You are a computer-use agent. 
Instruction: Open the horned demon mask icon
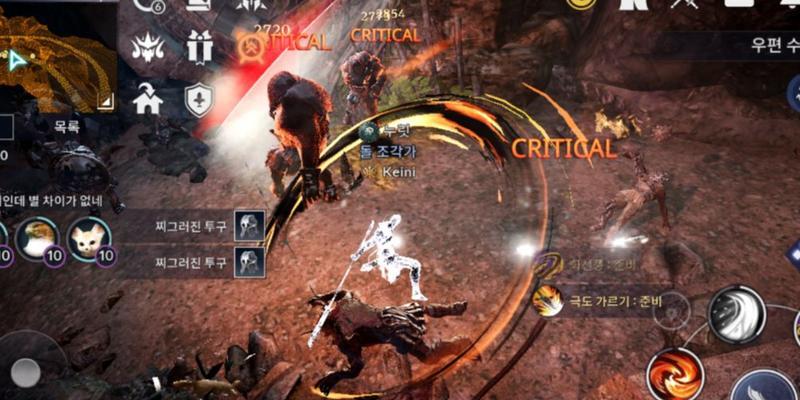point(148,45)
